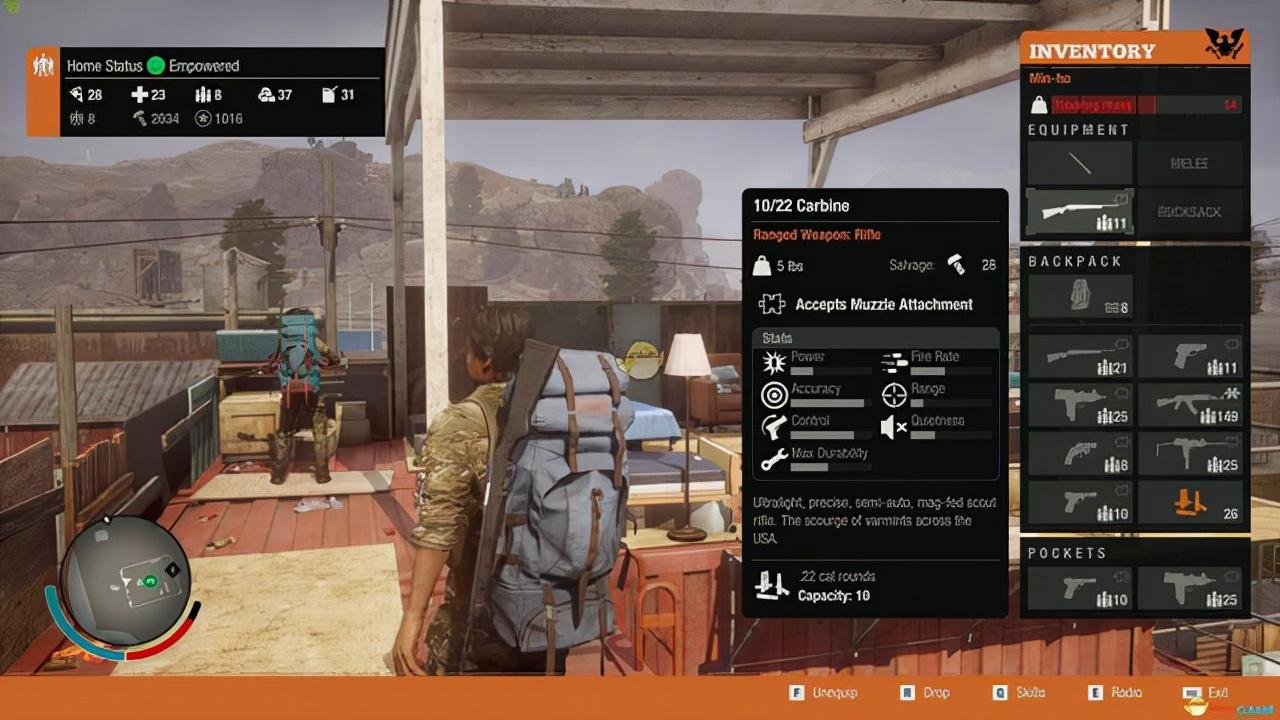Pick the long rifle with 21 rounds
The height and width of the screenshot is (720, 1280).
(1079, 357)
